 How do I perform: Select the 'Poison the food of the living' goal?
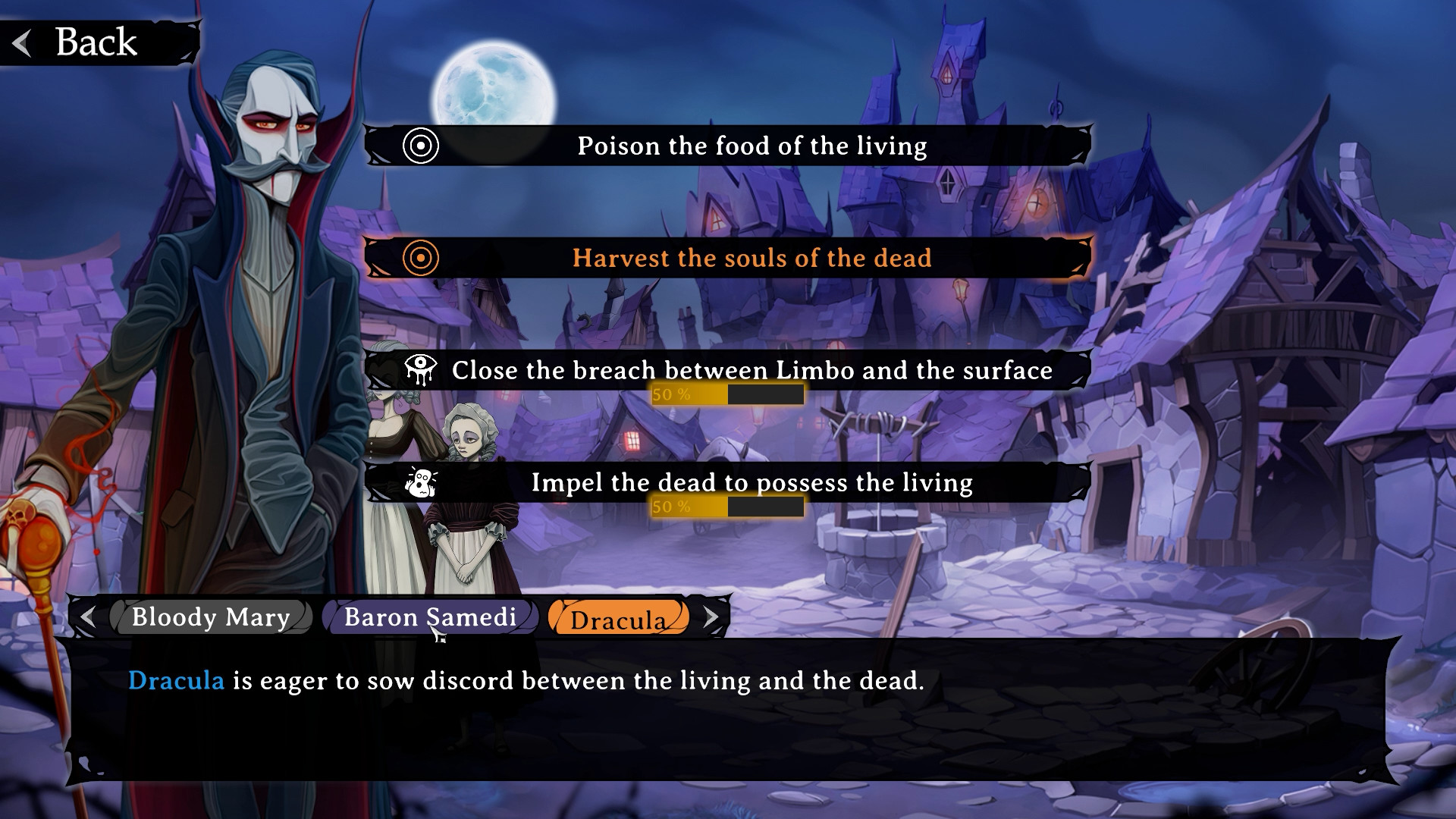point(751,146)
